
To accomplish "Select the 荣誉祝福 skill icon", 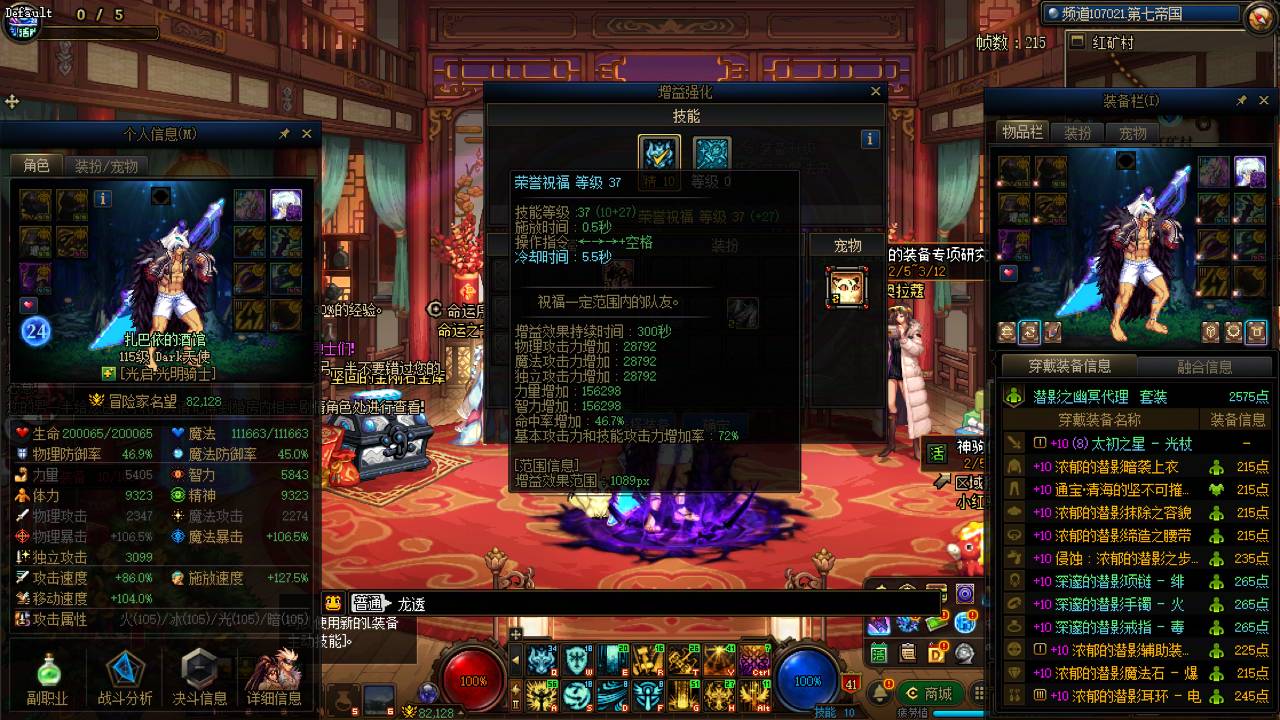I will pos(658,155).
